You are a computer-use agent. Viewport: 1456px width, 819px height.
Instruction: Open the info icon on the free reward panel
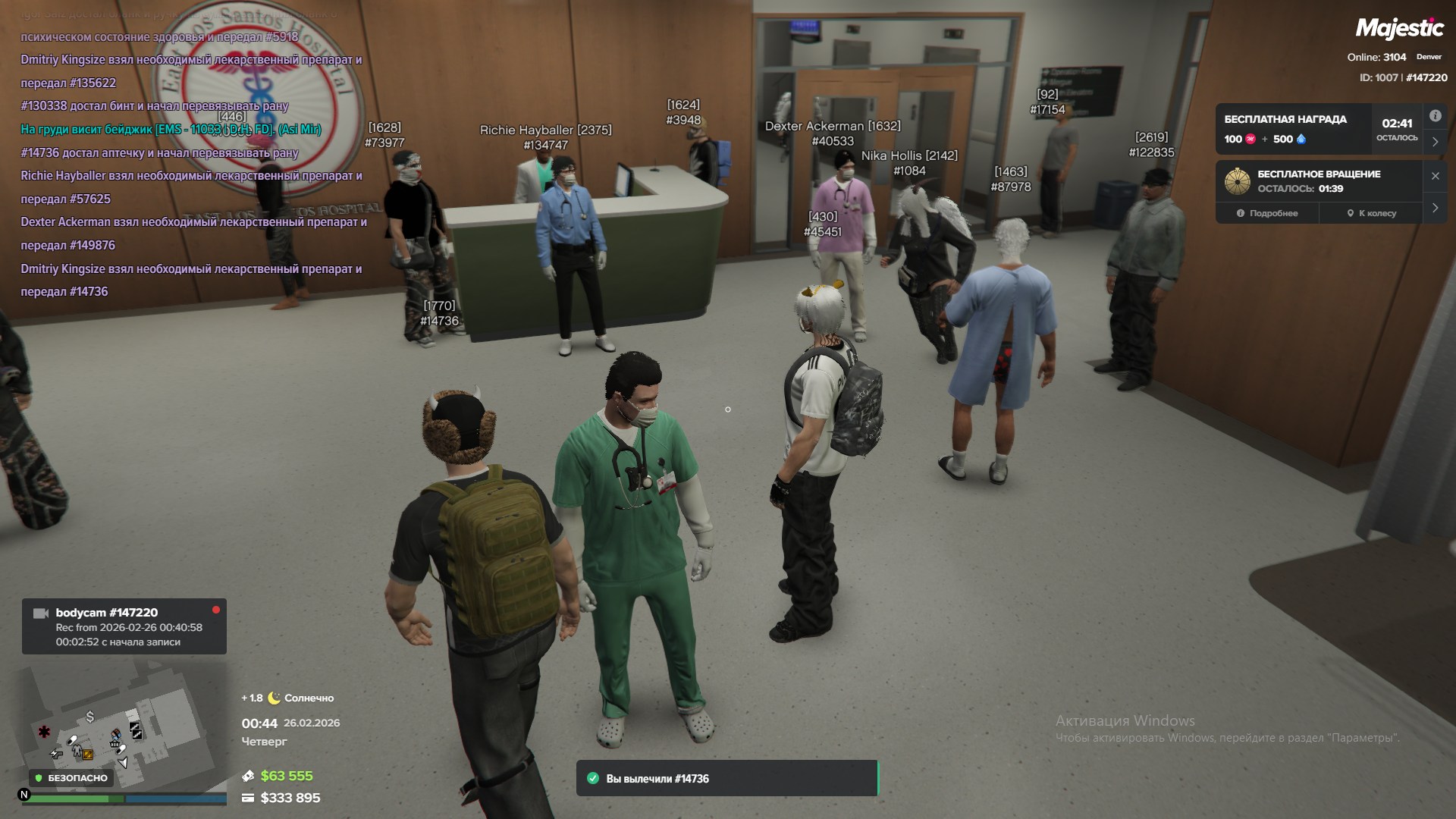(x=1435, y=116)
